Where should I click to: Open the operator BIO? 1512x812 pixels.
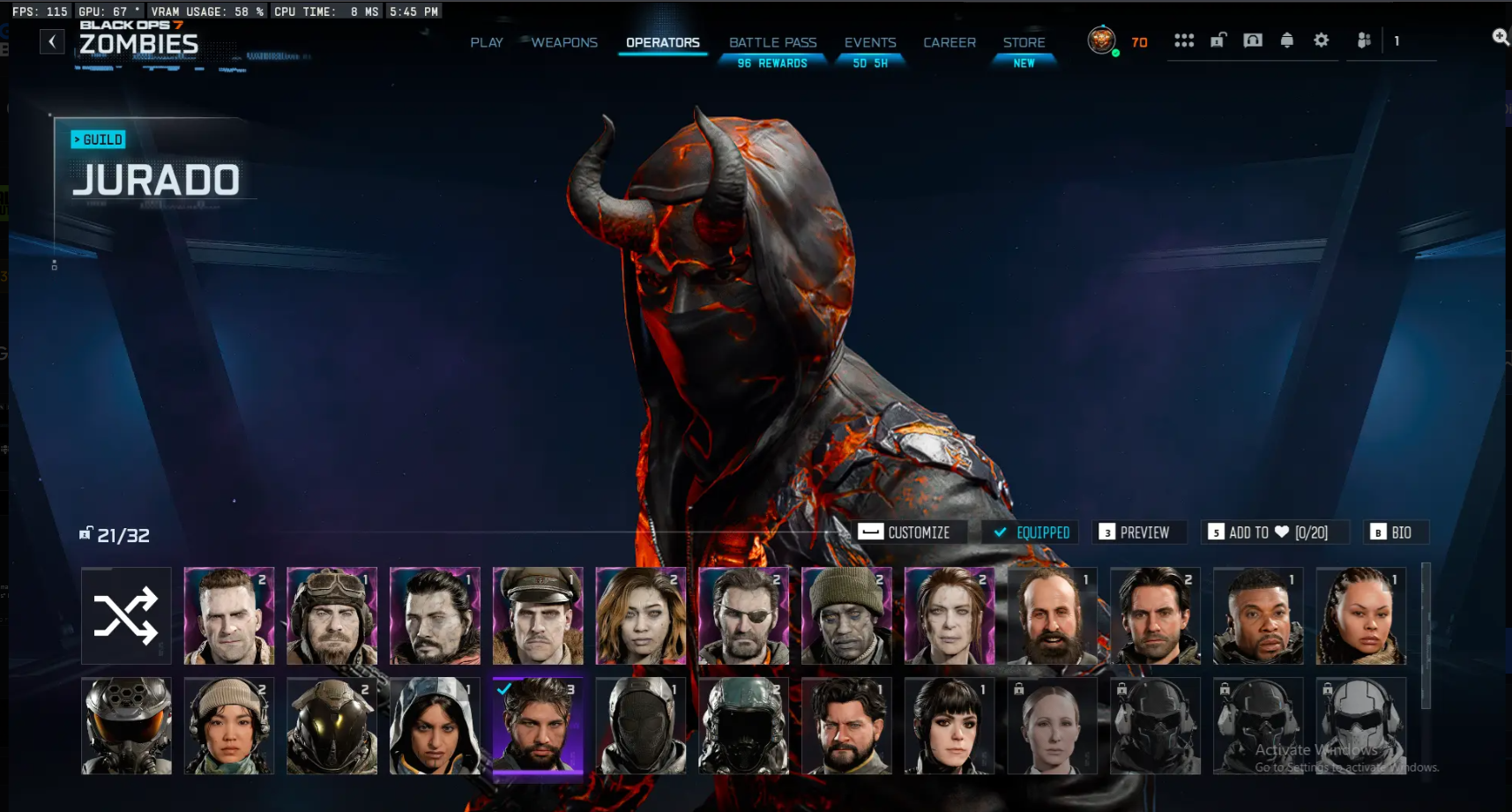[x=1396, y=533]
